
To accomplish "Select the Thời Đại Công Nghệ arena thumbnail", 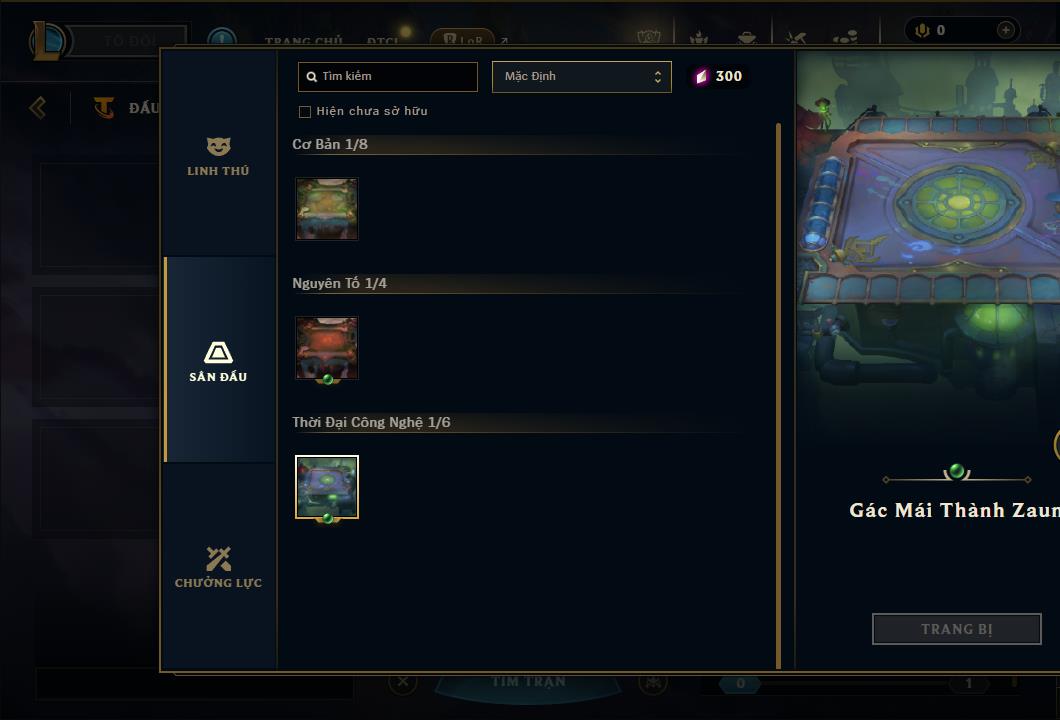I will [x=327, y=487].
